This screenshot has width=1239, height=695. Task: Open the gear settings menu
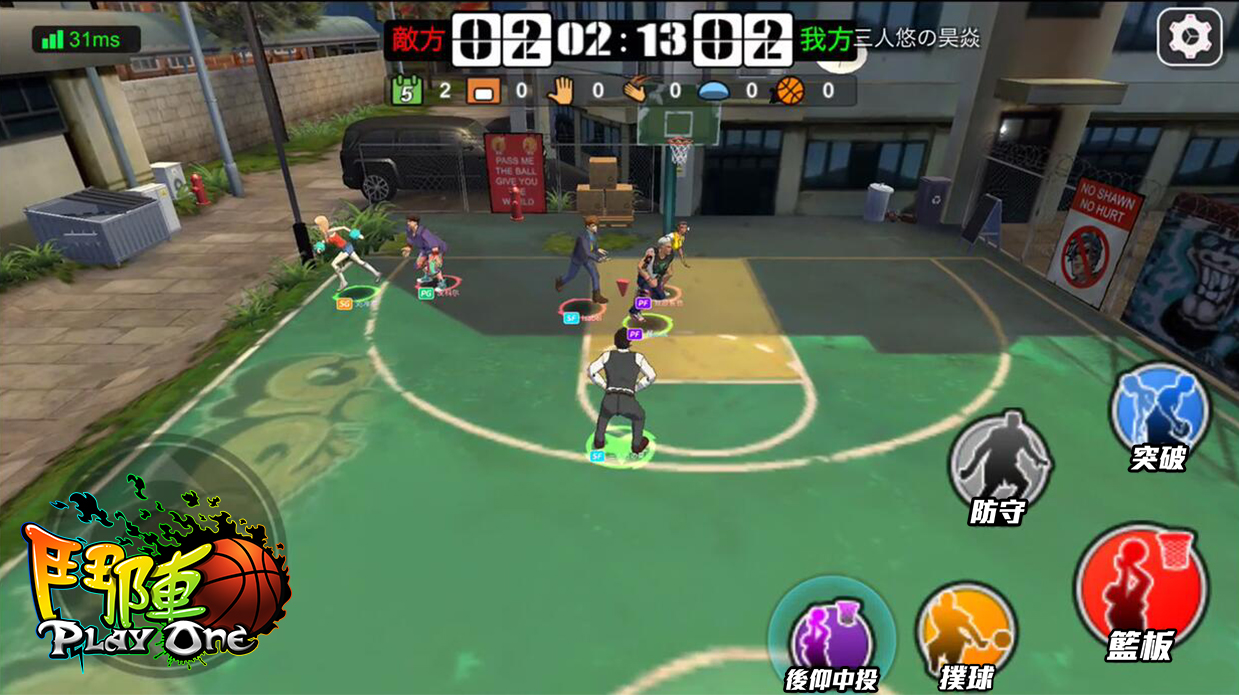[1189, 38]
